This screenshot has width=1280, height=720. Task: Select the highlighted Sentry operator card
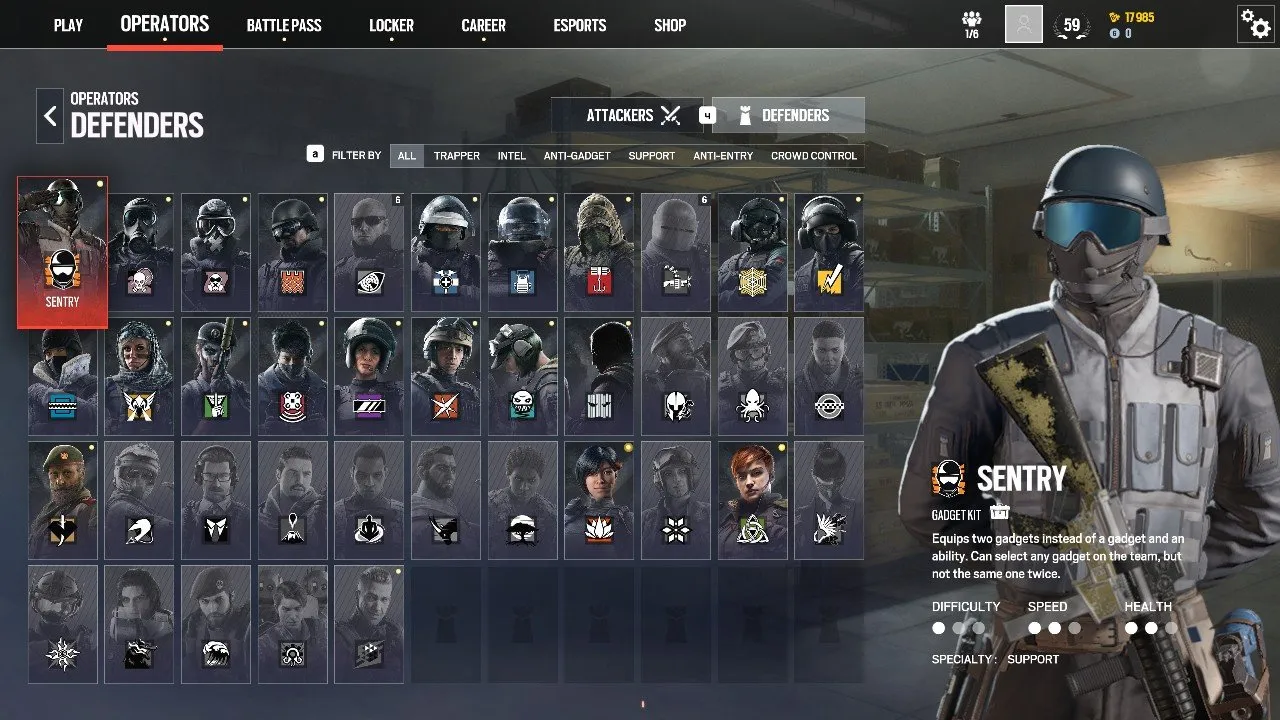coord(62,250)
